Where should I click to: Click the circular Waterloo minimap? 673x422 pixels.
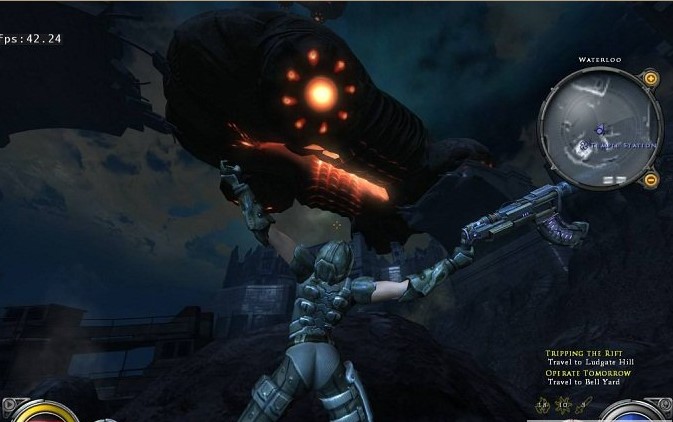(x=599, y=129)
